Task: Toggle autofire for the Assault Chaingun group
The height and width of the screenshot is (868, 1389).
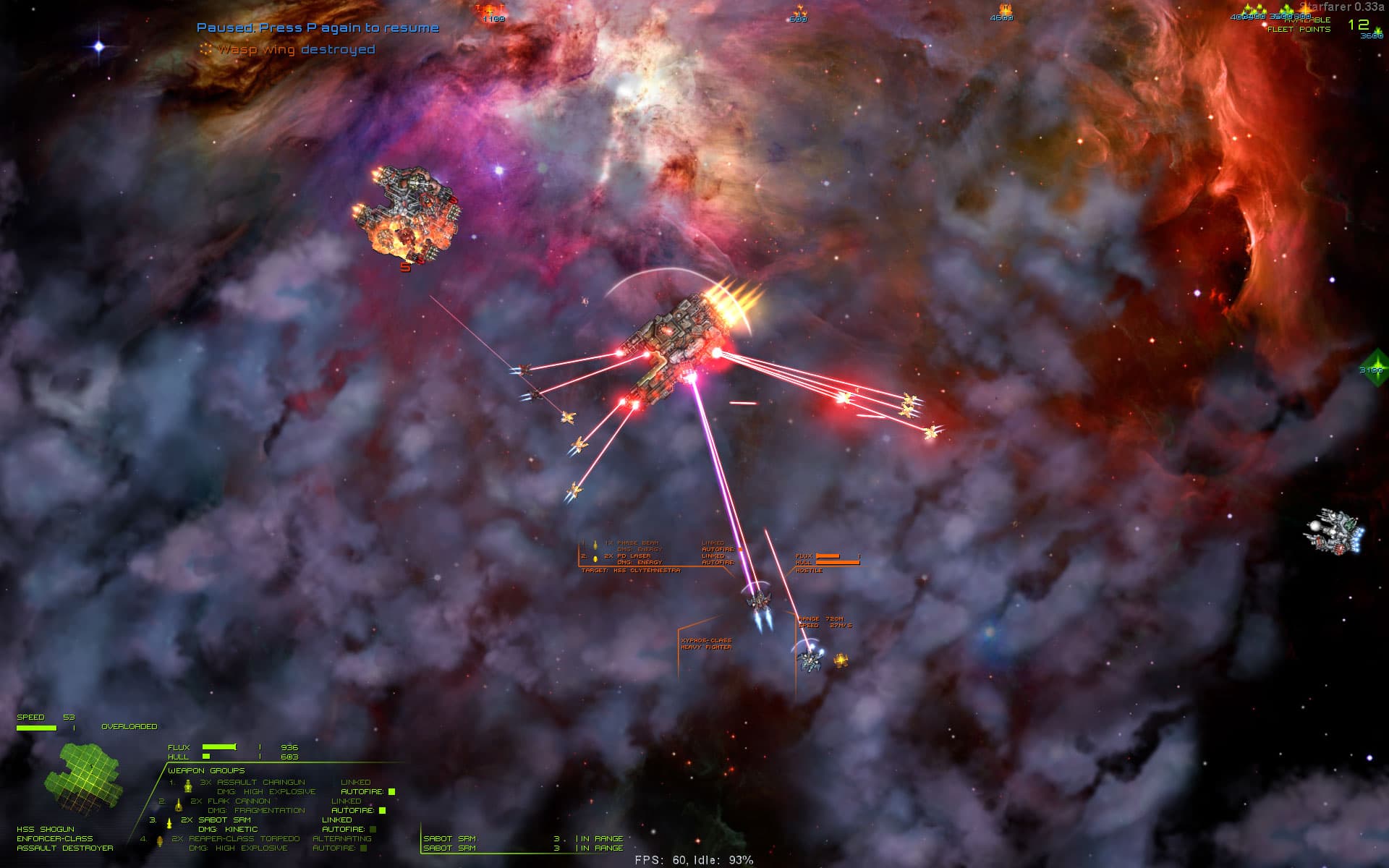Action: (x=391, y=791)
